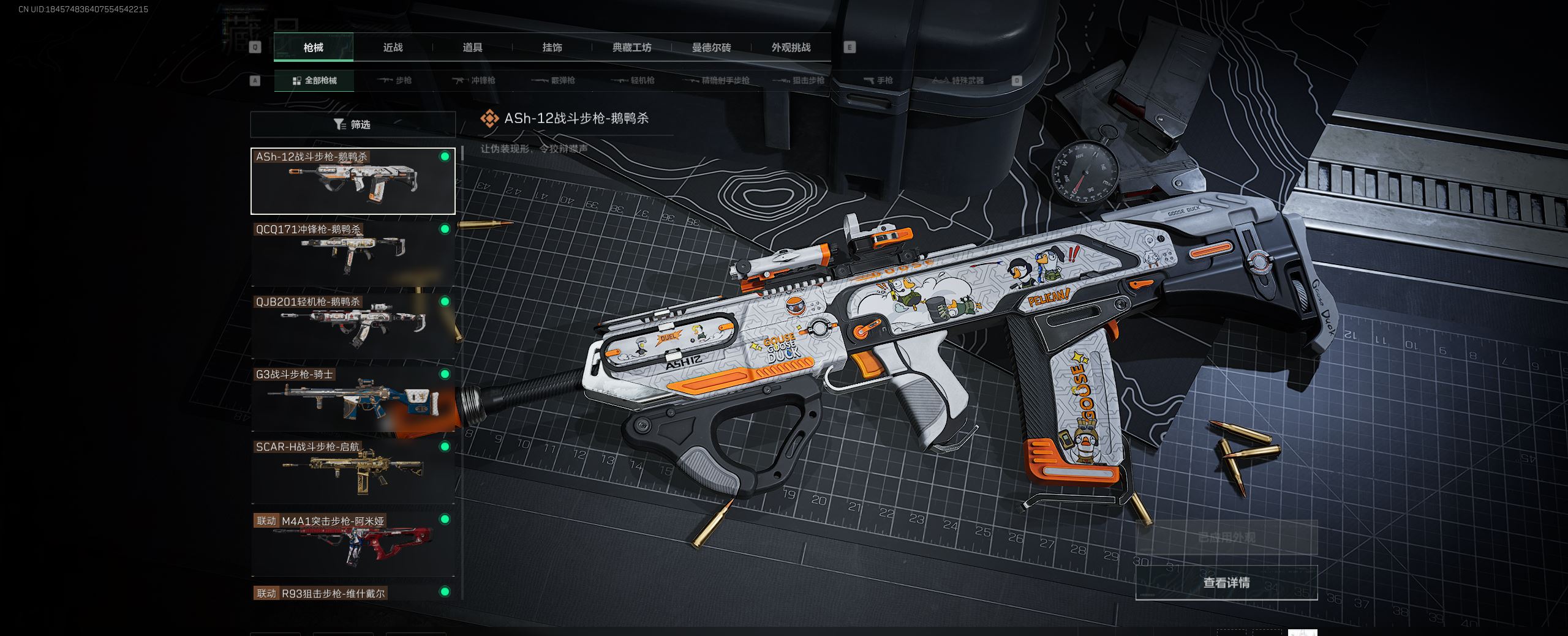
Task: Open the 典藏工坊 tab
Action: (631, 47)
